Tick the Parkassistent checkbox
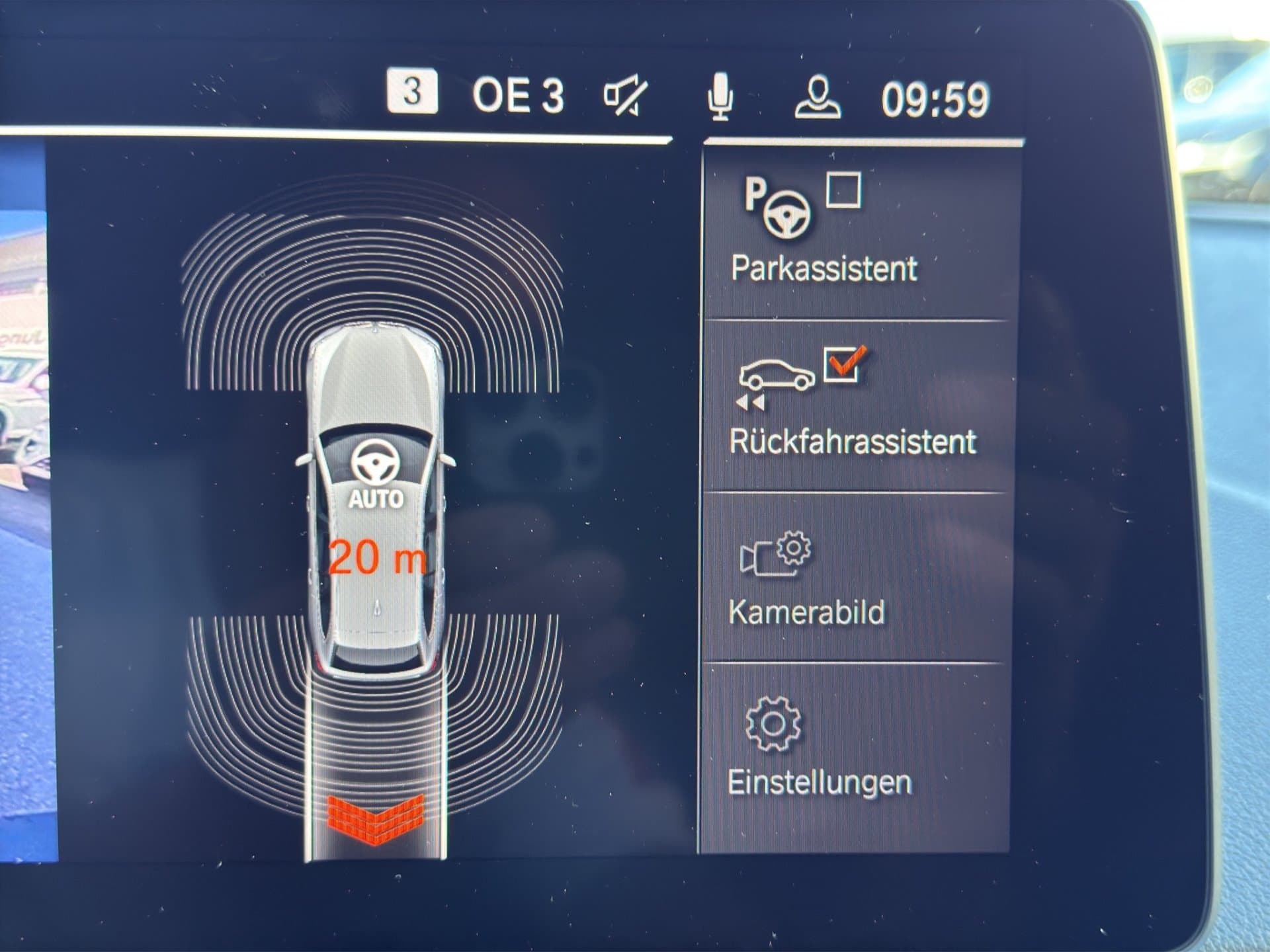Image resolution: width=1270 pixels, height=952 pixels. tap(844, 191)
